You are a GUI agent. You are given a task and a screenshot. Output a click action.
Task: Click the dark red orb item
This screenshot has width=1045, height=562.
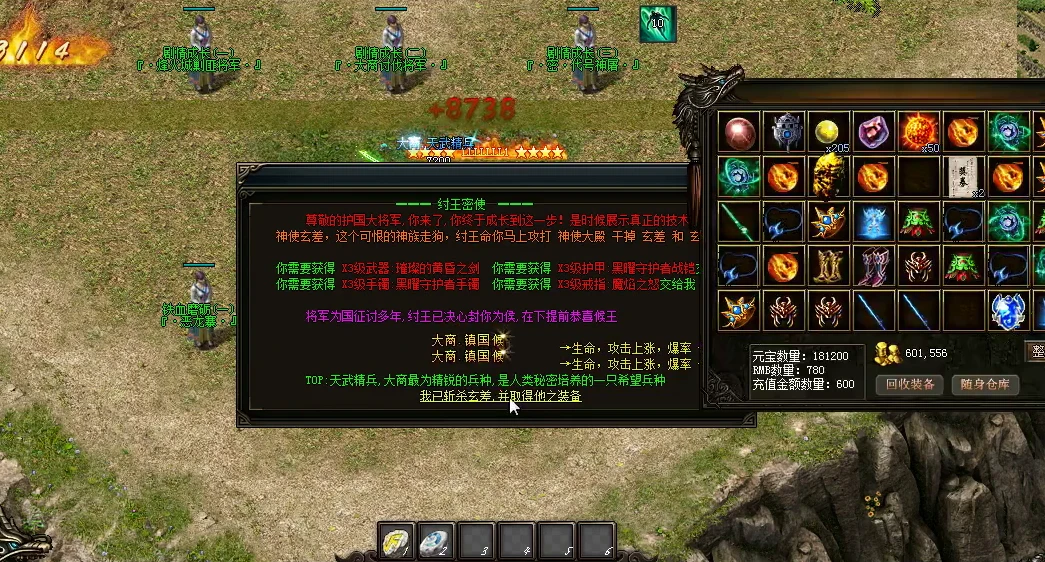tap(740, 131)
